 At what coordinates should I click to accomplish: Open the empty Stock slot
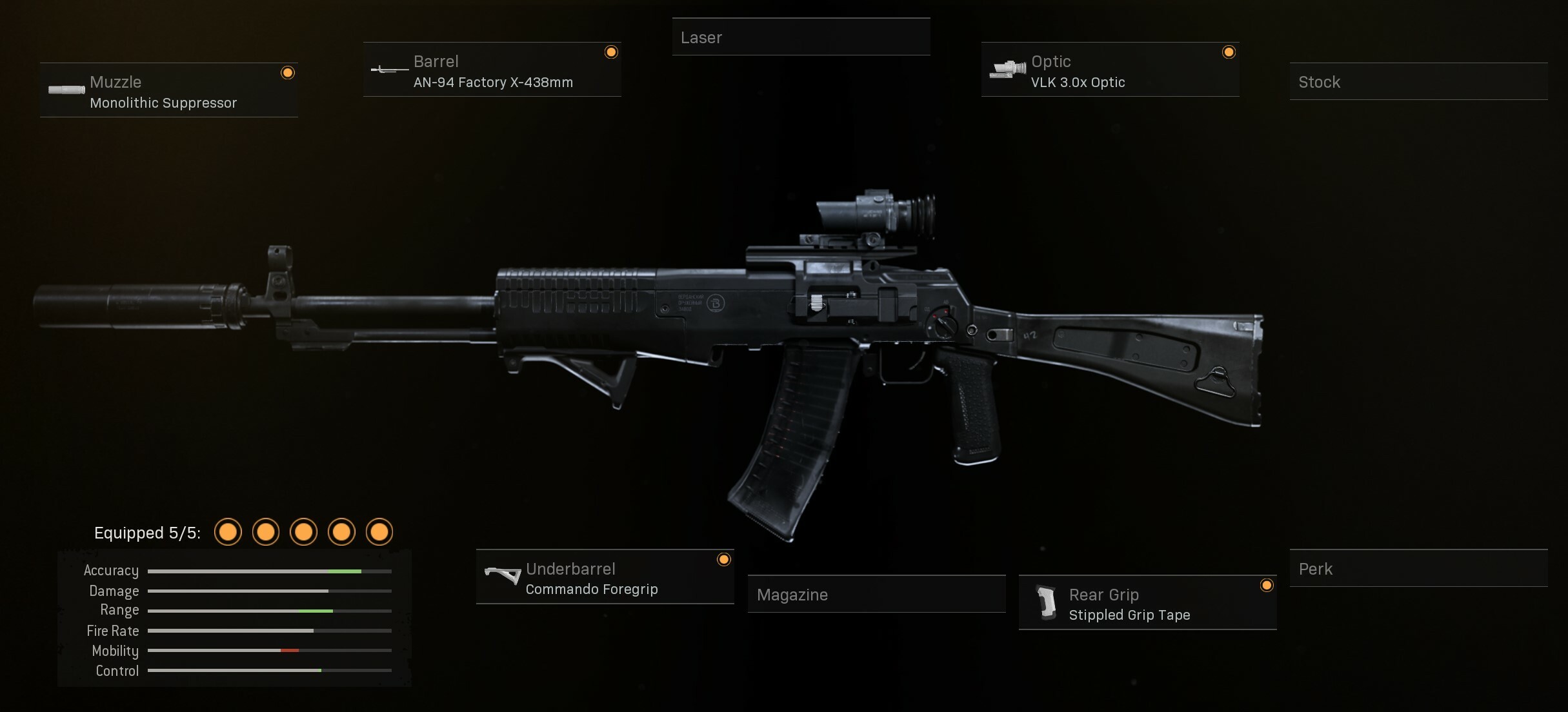coord(1418,82)
